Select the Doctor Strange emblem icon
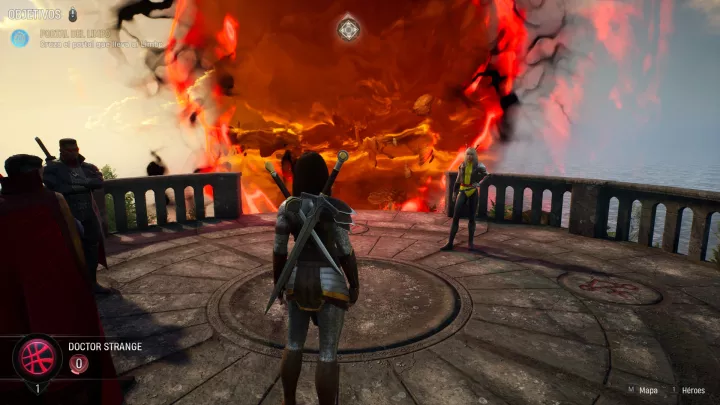 point(37,358)
